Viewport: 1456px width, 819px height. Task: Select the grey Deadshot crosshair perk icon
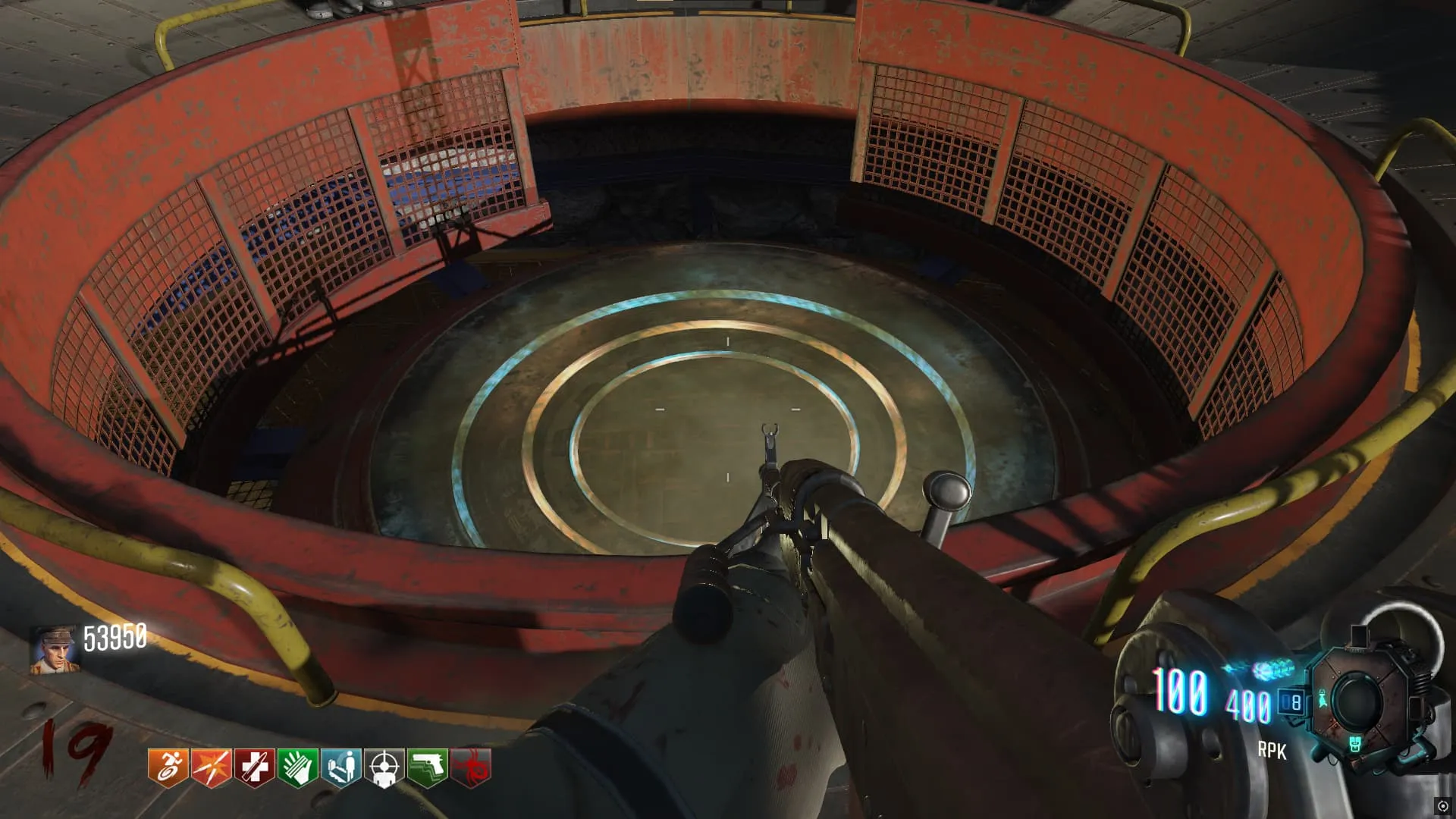click(384, 767)
